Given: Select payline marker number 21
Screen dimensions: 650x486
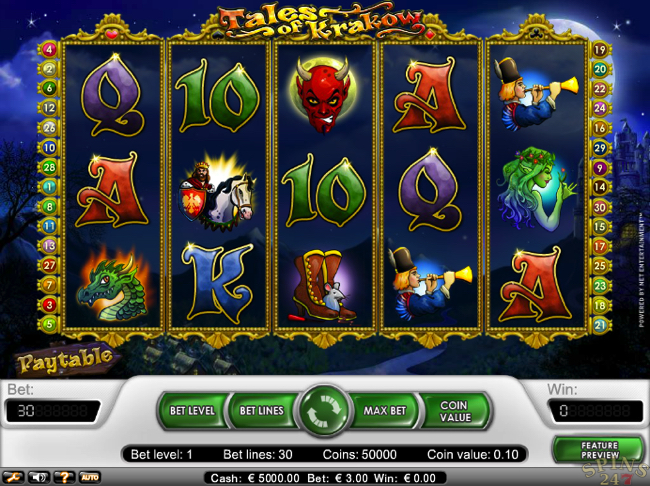Looking at the screenshot, I should tap(601, 324).
